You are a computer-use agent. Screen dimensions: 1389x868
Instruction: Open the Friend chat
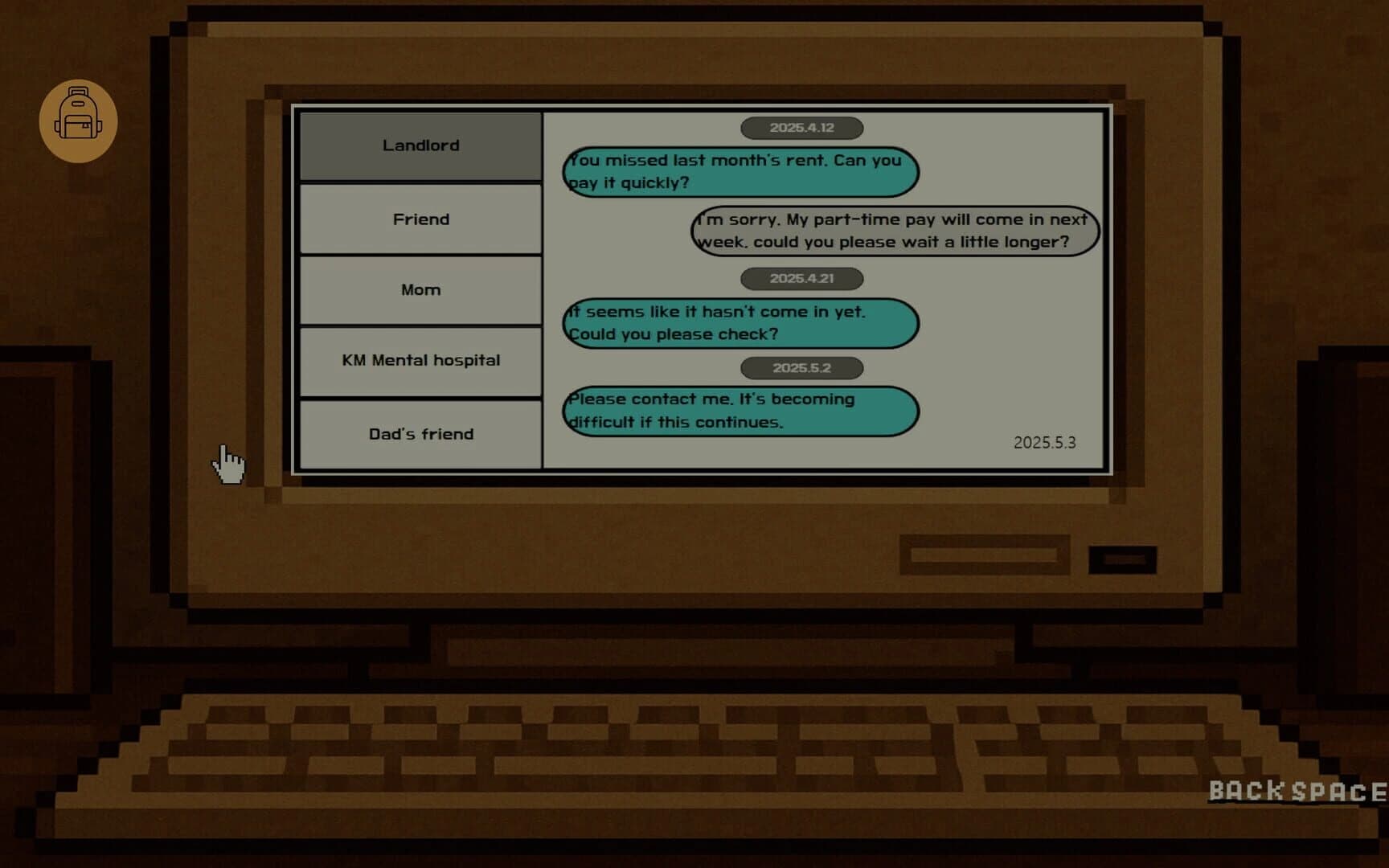(x=420, y=219)
